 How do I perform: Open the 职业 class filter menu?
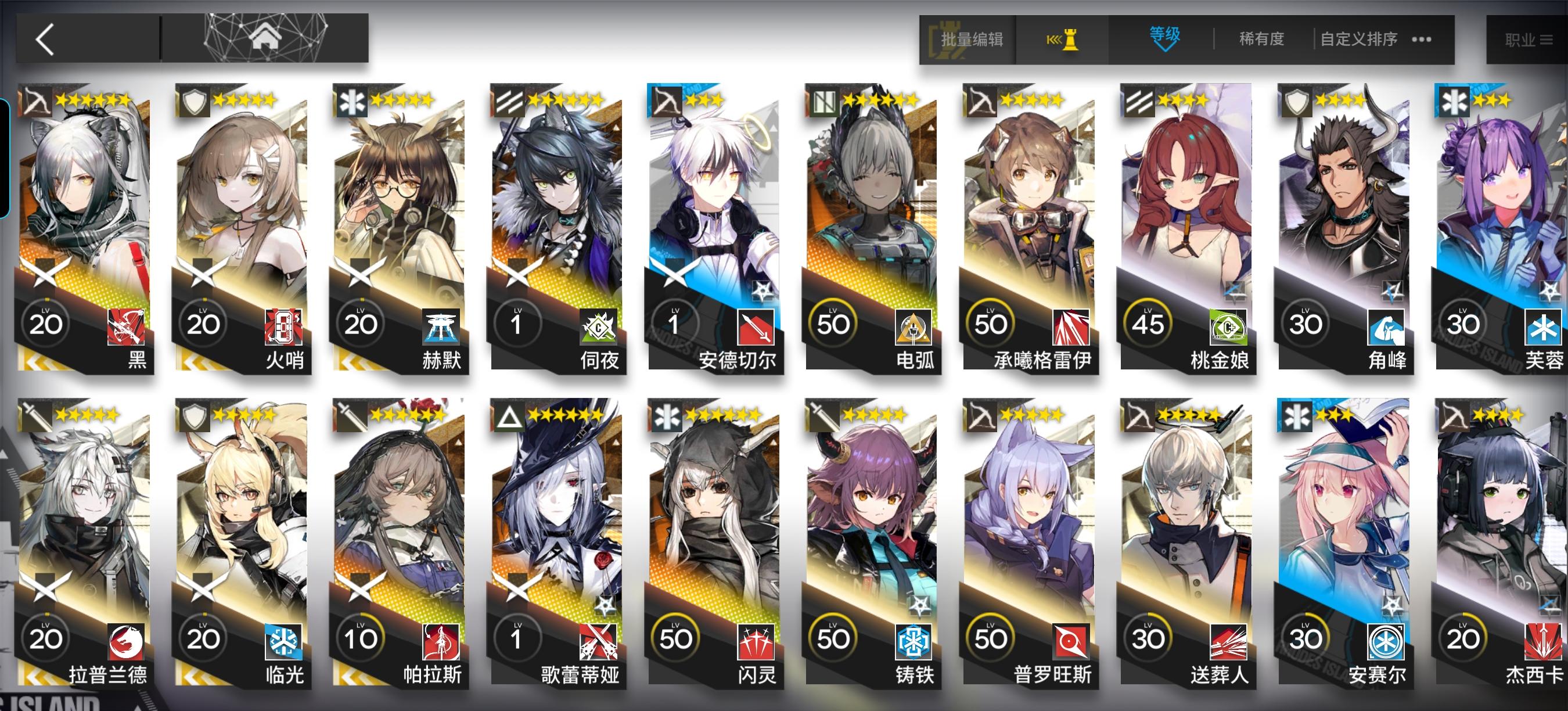(x=1529, y=38)
